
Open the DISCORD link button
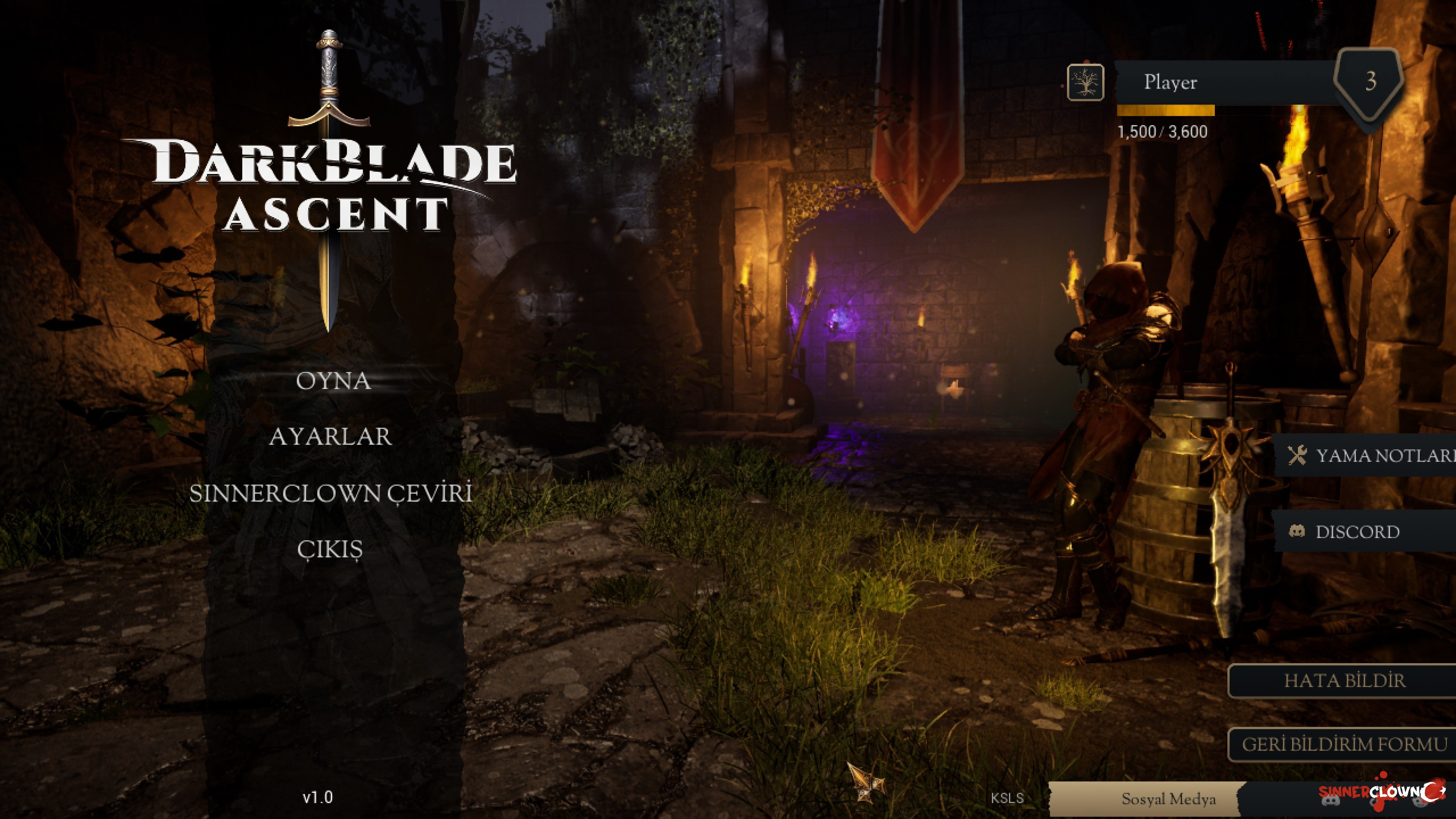1357,532
